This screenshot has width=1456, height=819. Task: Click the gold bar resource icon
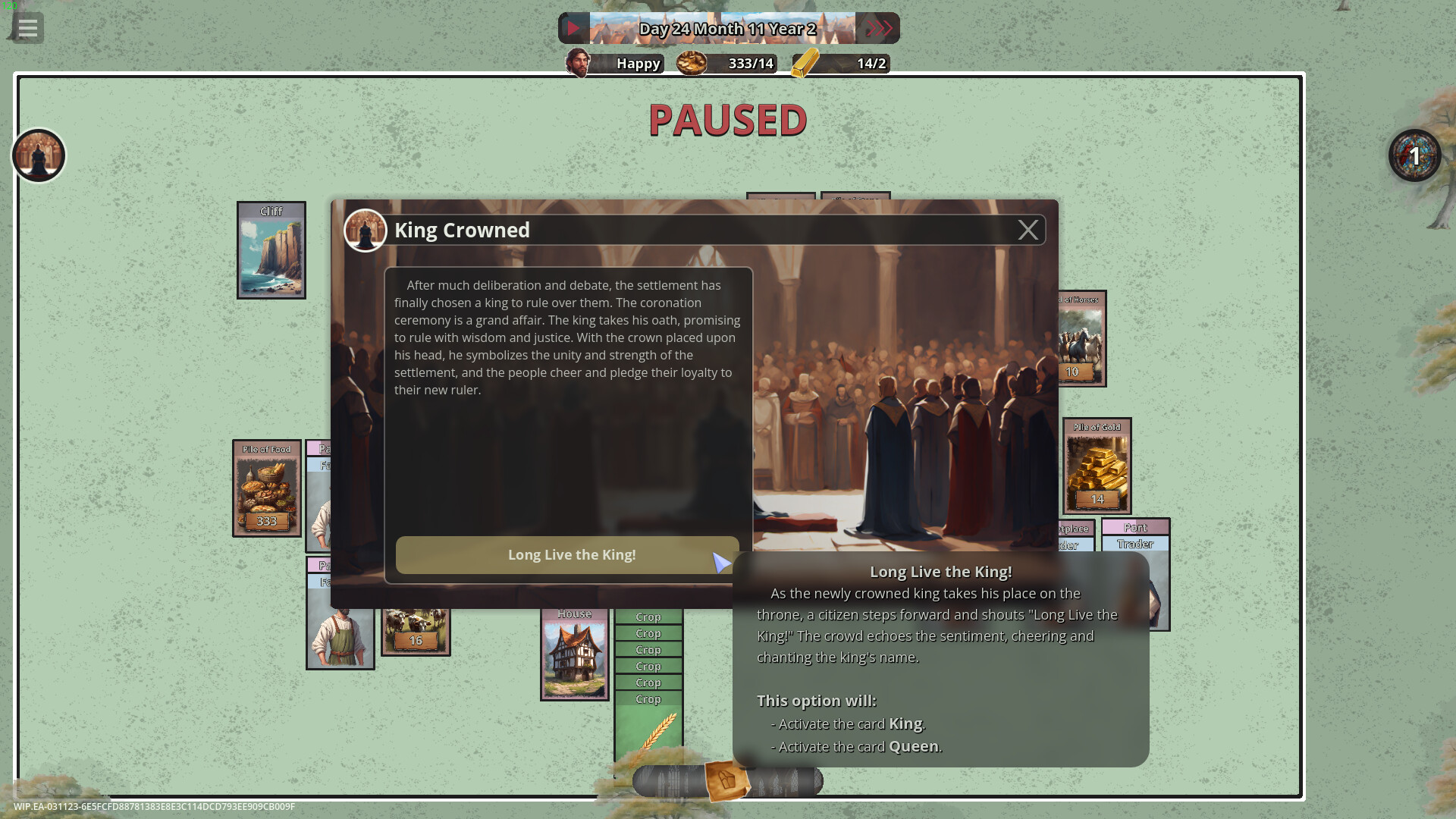click(x=804, y=64)
